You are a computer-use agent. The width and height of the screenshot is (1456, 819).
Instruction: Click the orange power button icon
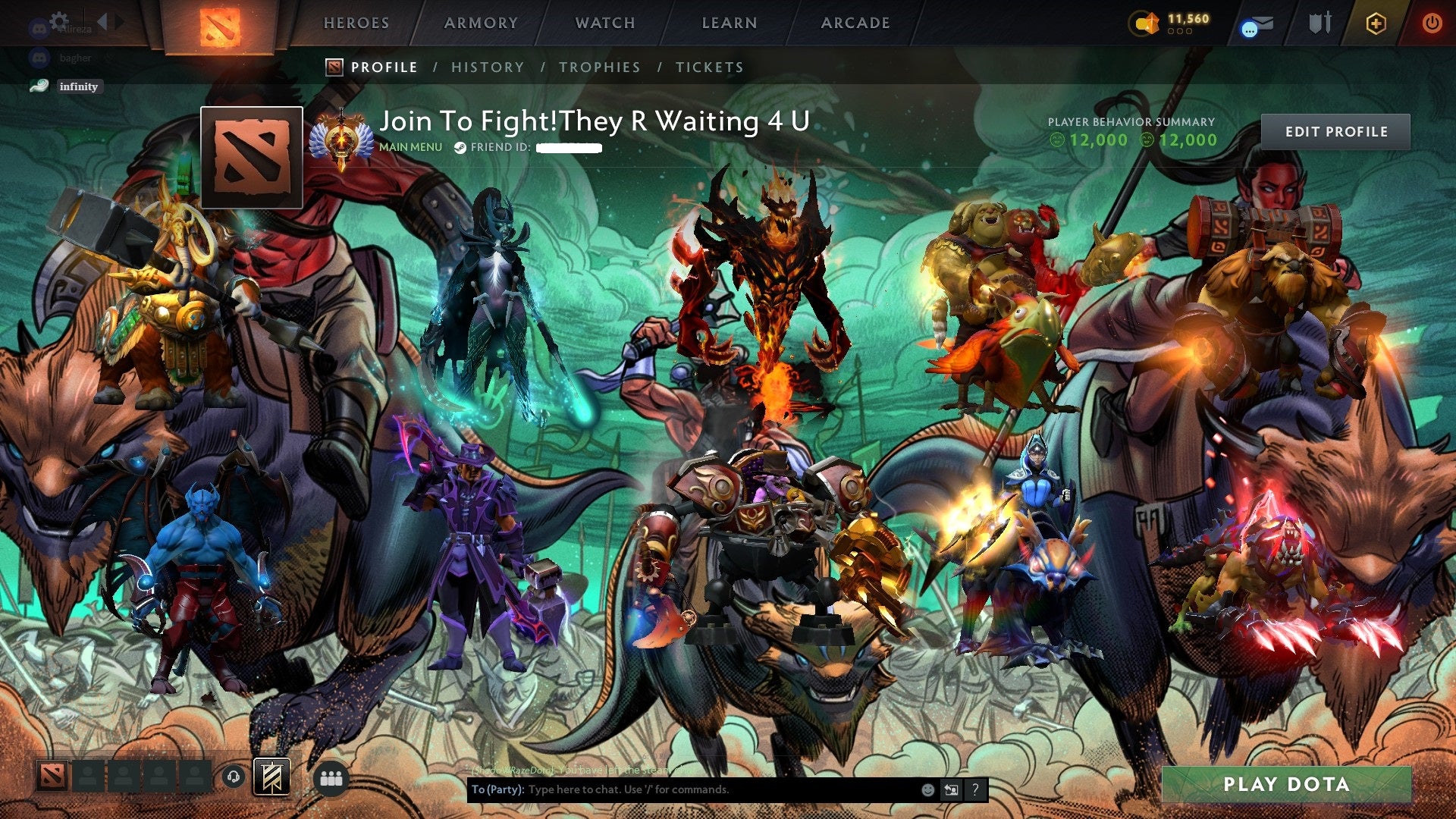tap(1432, 23)
